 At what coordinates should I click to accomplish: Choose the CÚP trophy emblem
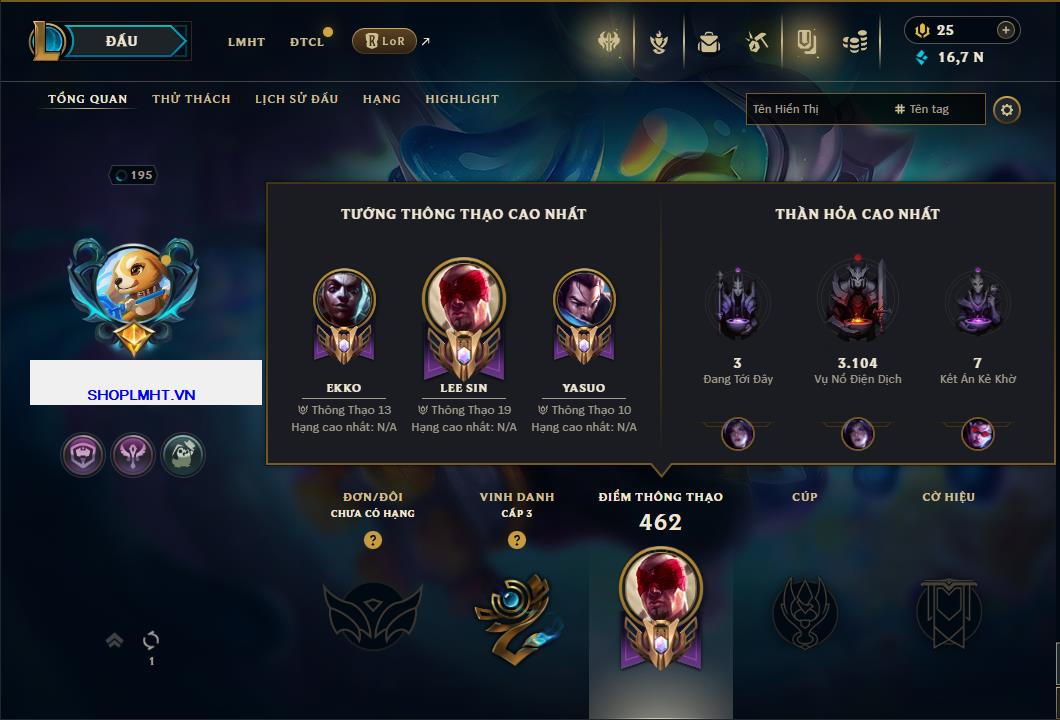pos(805,610)
